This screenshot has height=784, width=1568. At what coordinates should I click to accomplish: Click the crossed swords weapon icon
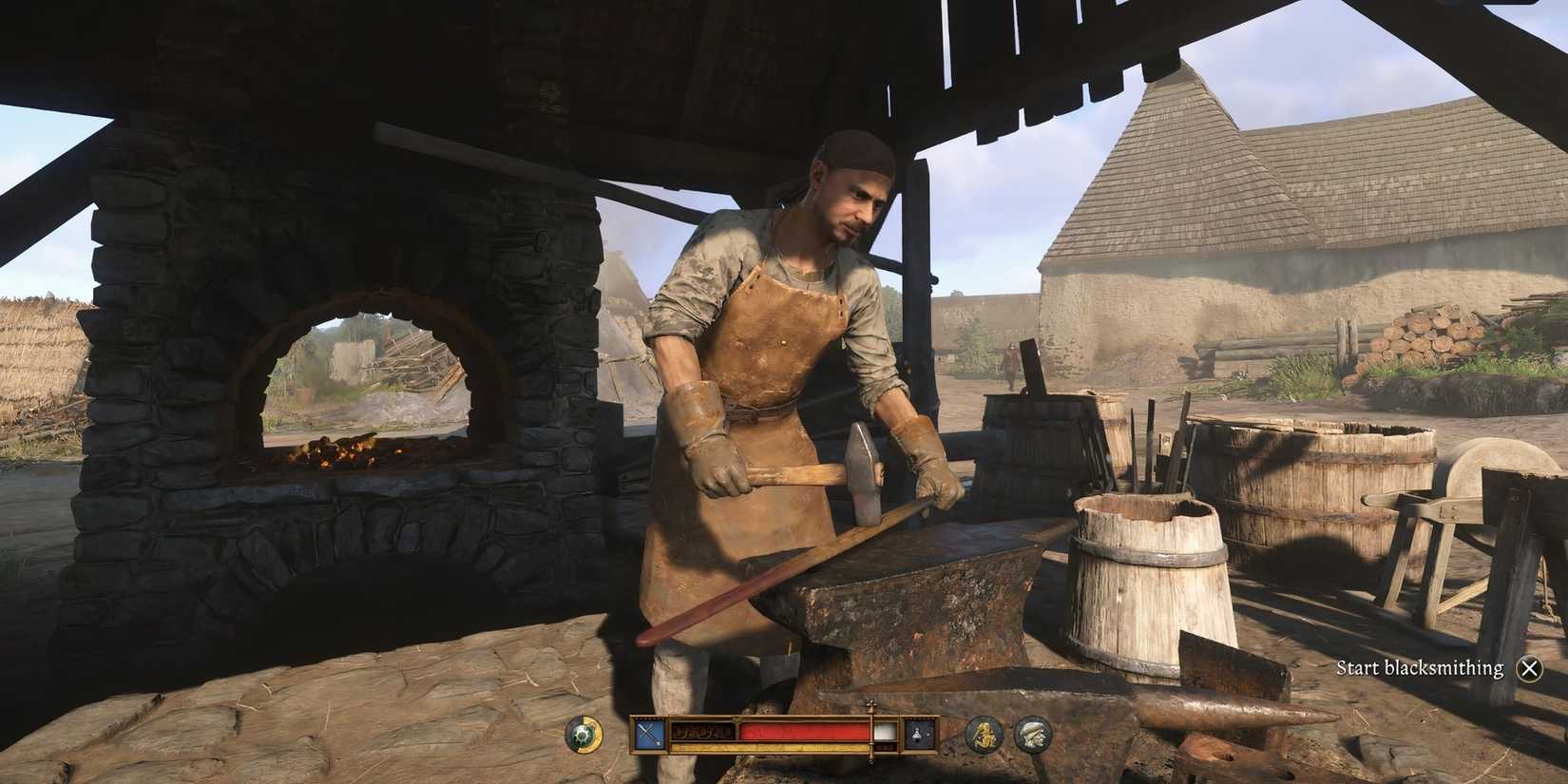[x=648, y=734]
